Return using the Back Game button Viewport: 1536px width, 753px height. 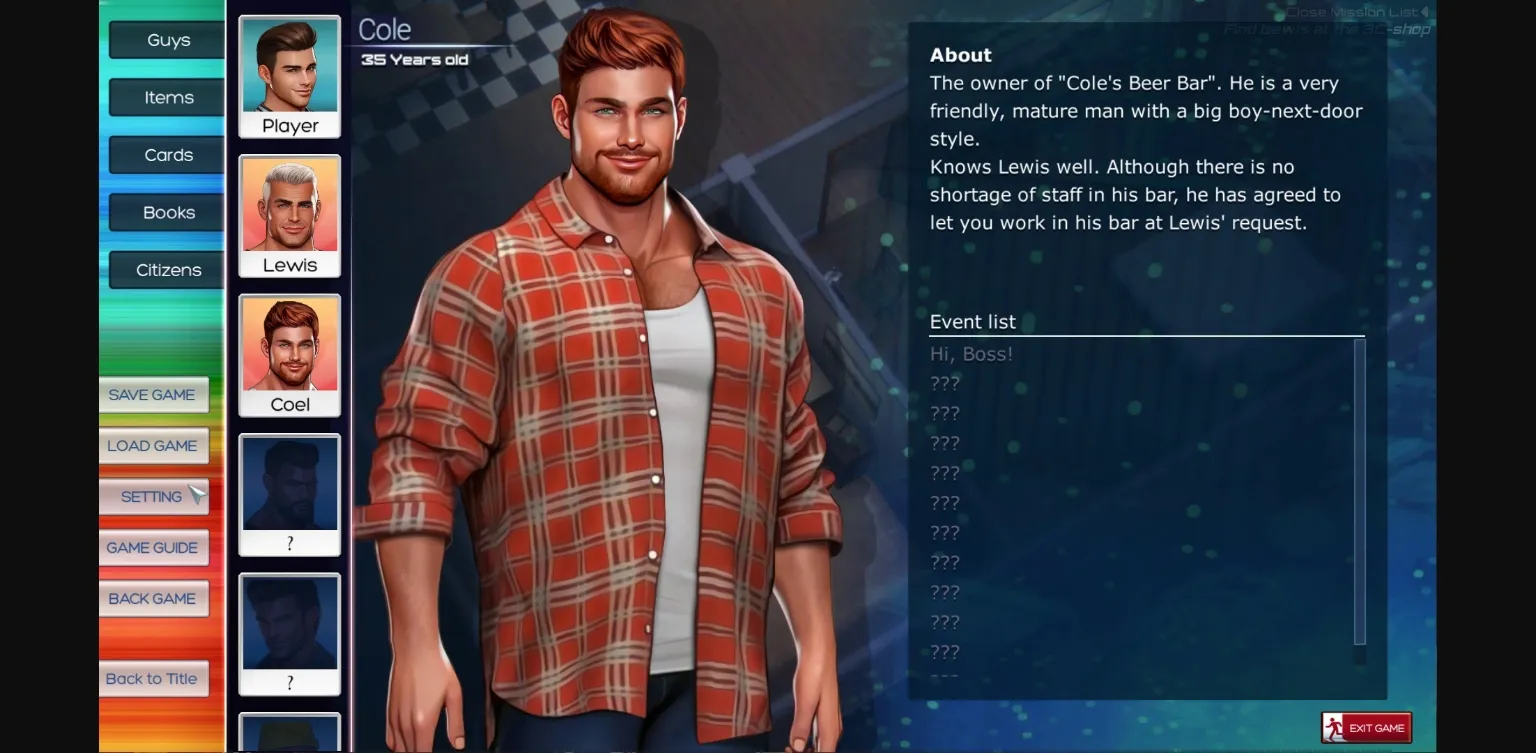[152, 598]
